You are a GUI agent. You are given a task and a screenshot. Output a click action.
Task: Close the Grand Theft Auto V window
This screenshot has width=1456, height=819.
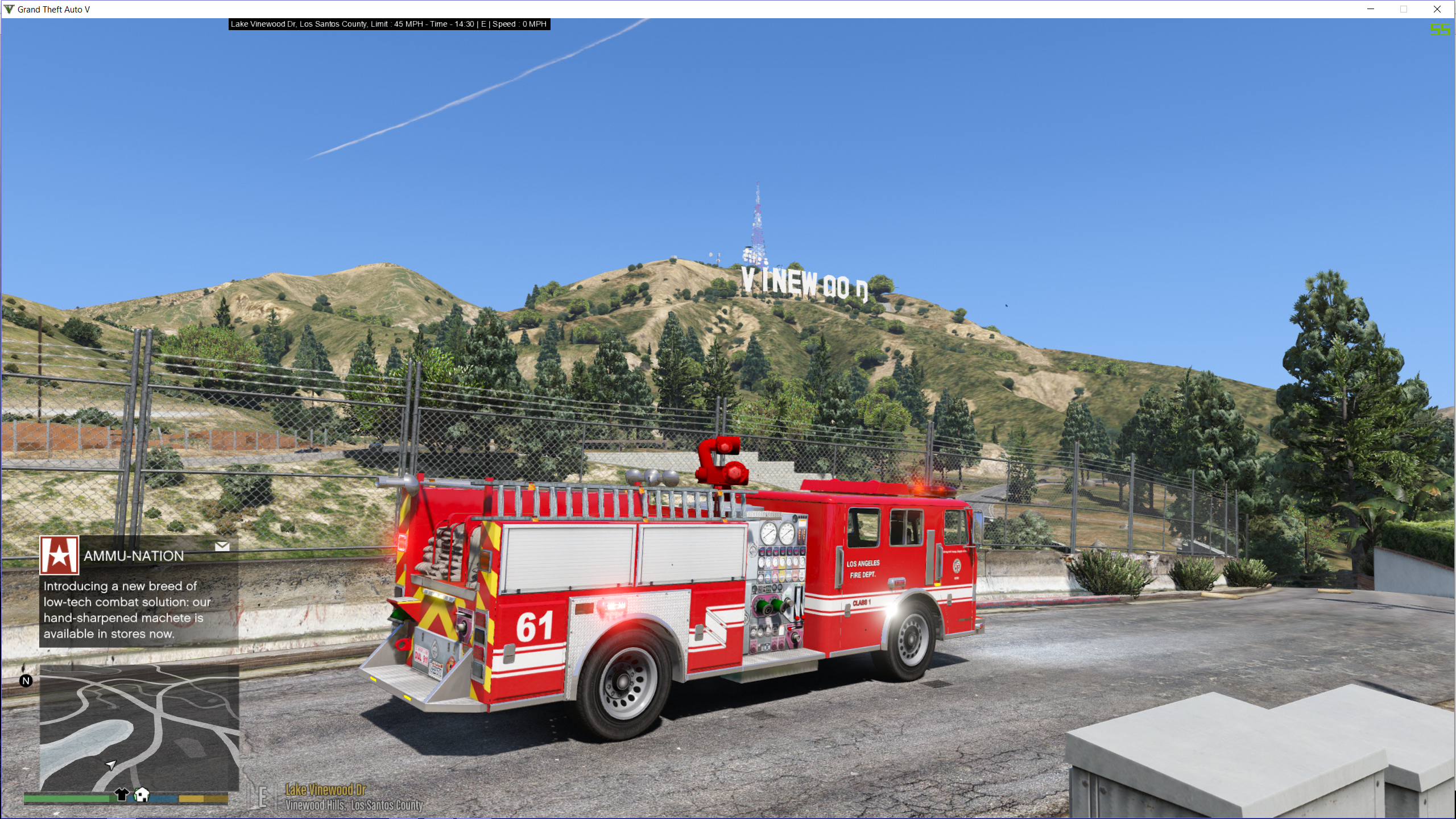1437,9
